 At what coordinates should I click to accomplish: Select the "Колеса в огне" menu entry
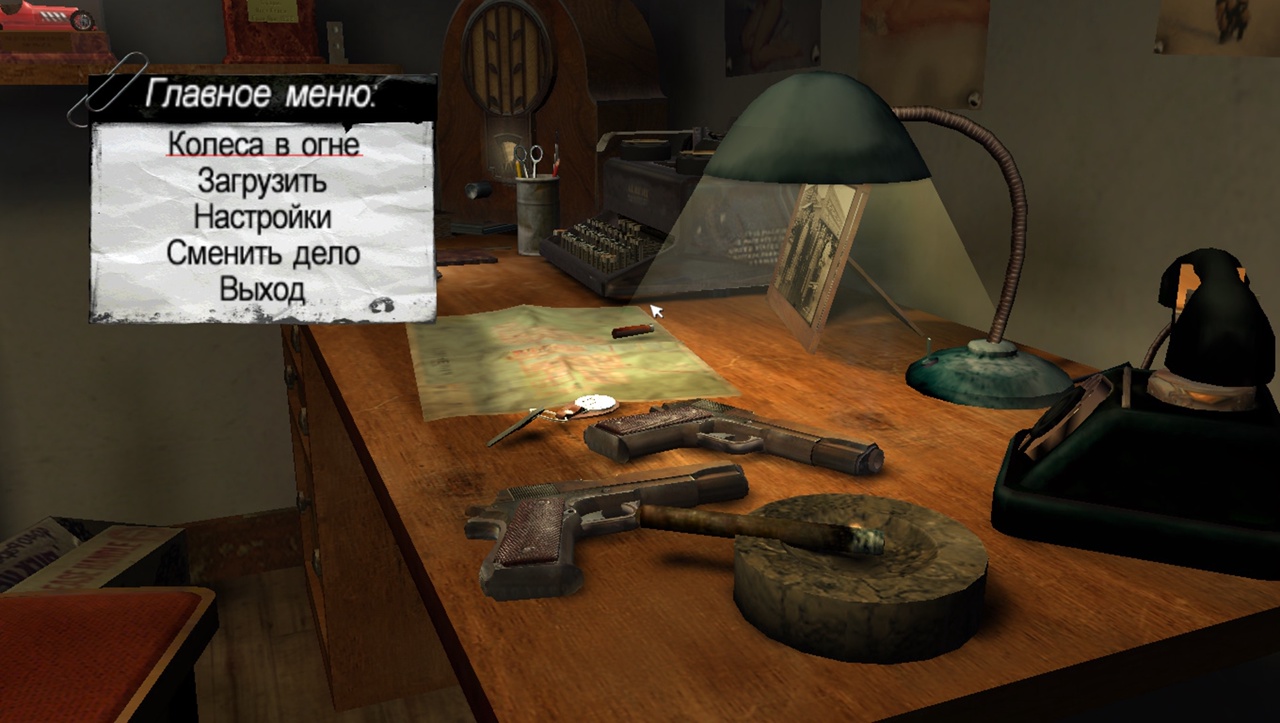(263, 144)
